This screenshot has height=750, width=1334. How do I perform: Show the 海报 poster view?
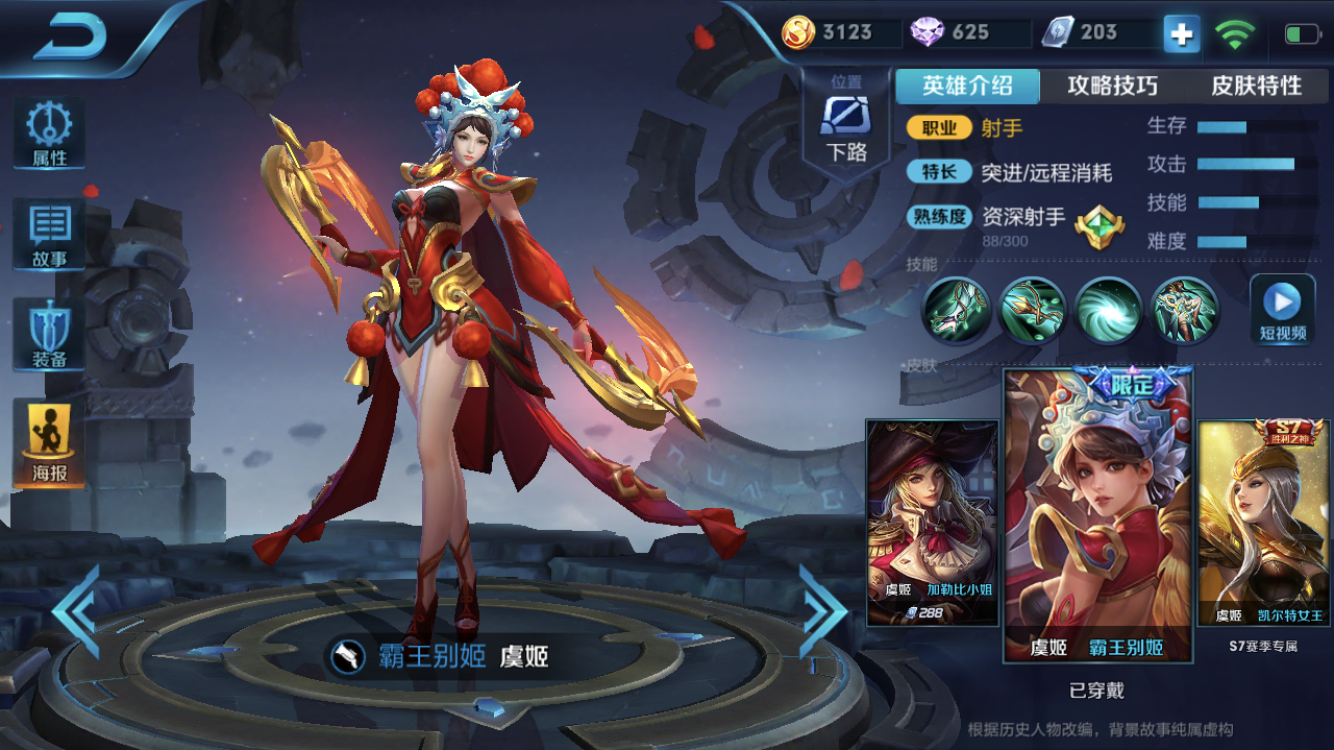pos(48,445)
